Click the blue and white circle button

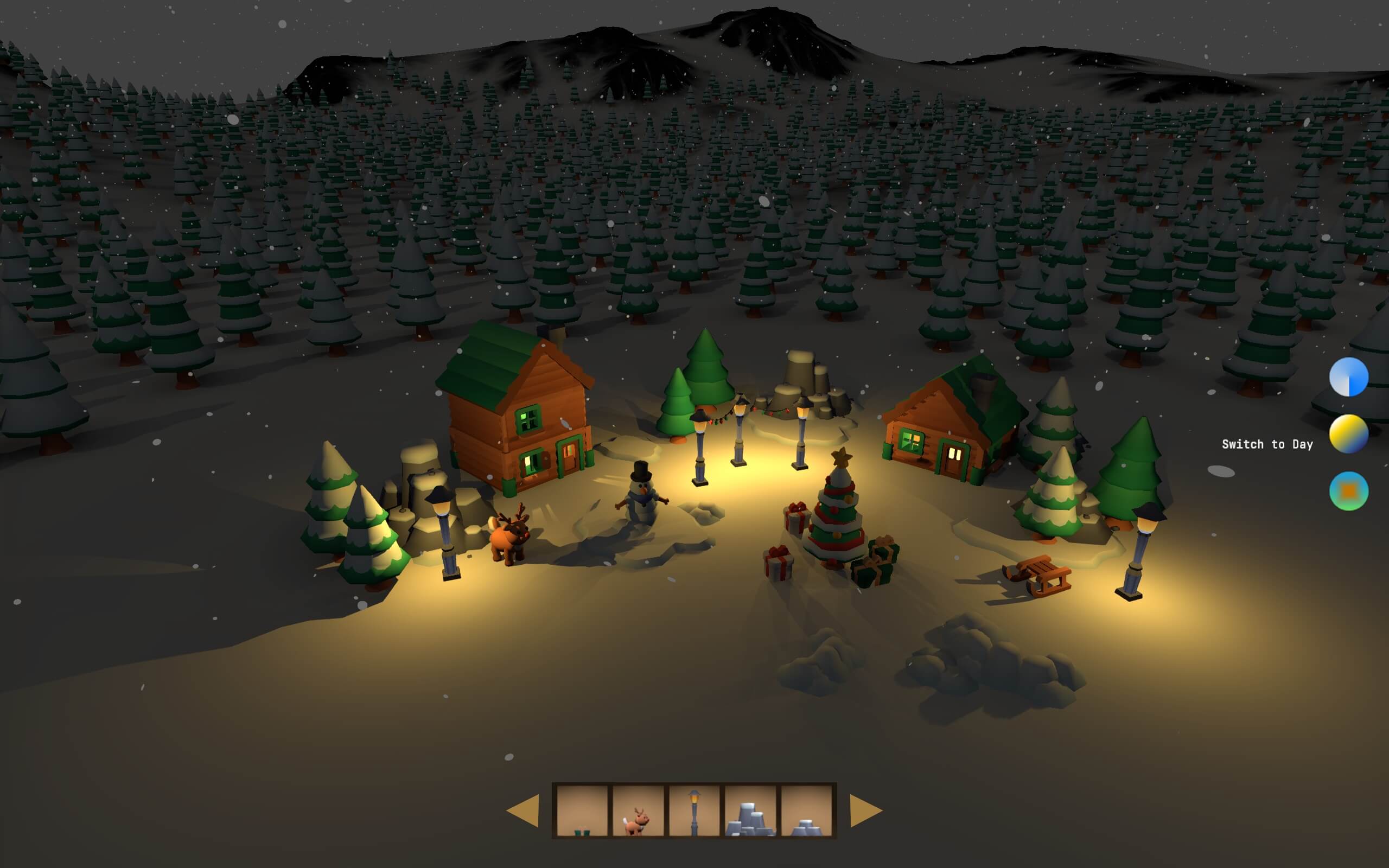click(1348, 377)
